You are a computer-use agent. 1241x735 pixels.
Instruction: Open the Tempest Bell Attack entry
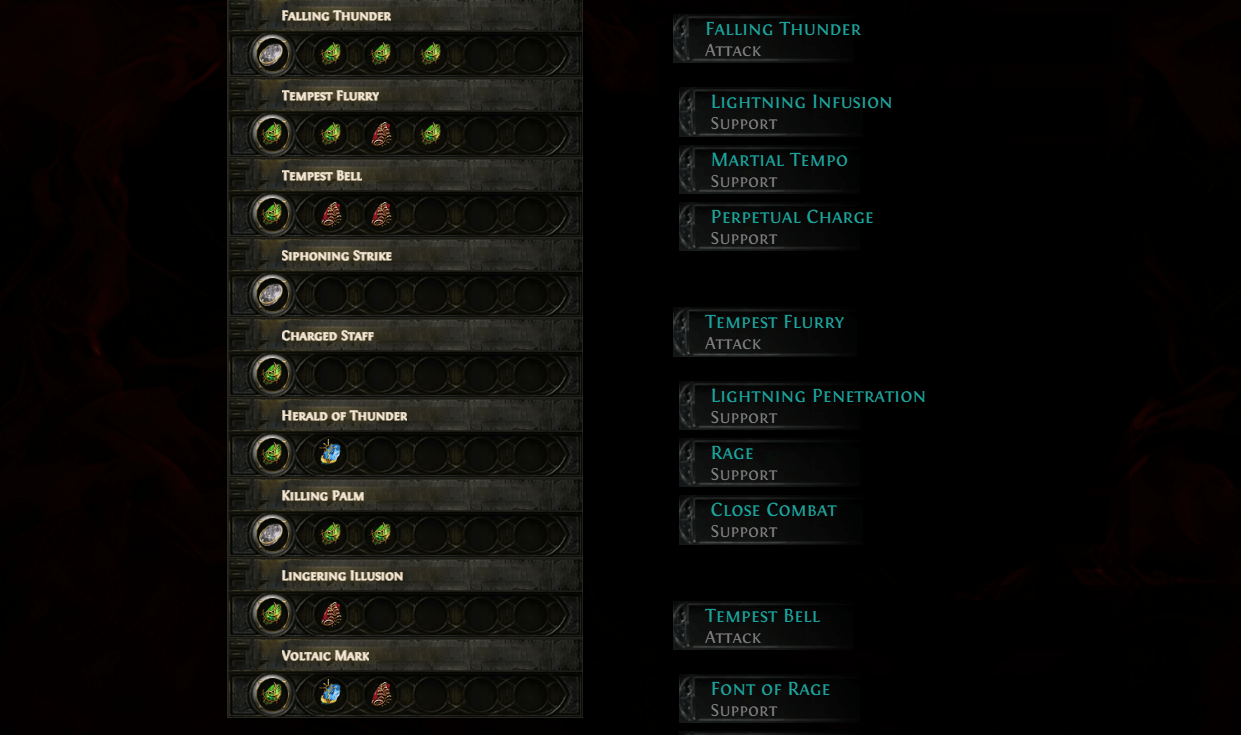pyautogui.click(x=762, y=626)
